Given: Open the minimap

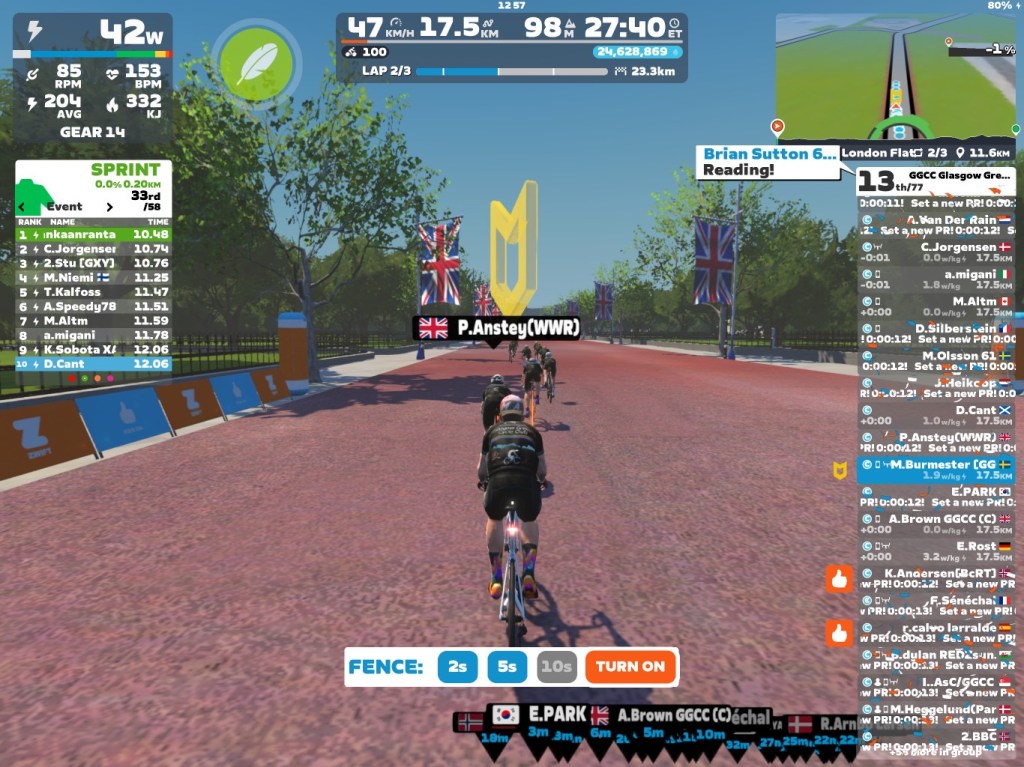Looking at the screenshot, I should (895, 77).
